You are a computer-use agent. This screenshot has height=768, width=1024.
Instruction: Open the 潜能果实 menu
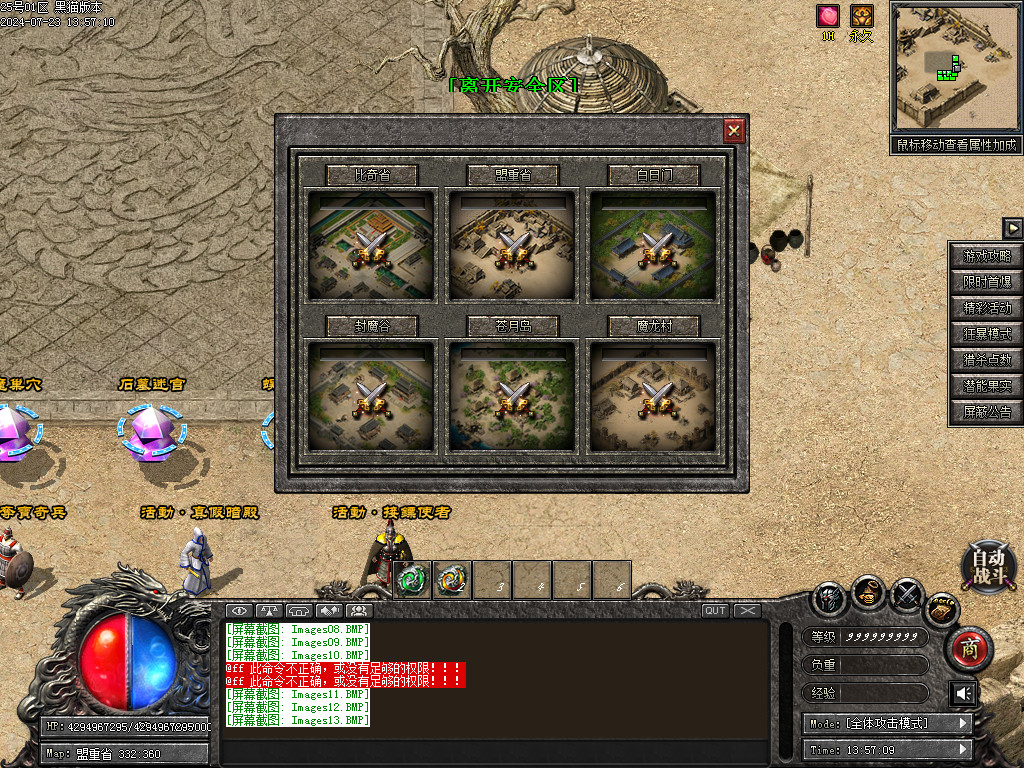coord(986,386)
